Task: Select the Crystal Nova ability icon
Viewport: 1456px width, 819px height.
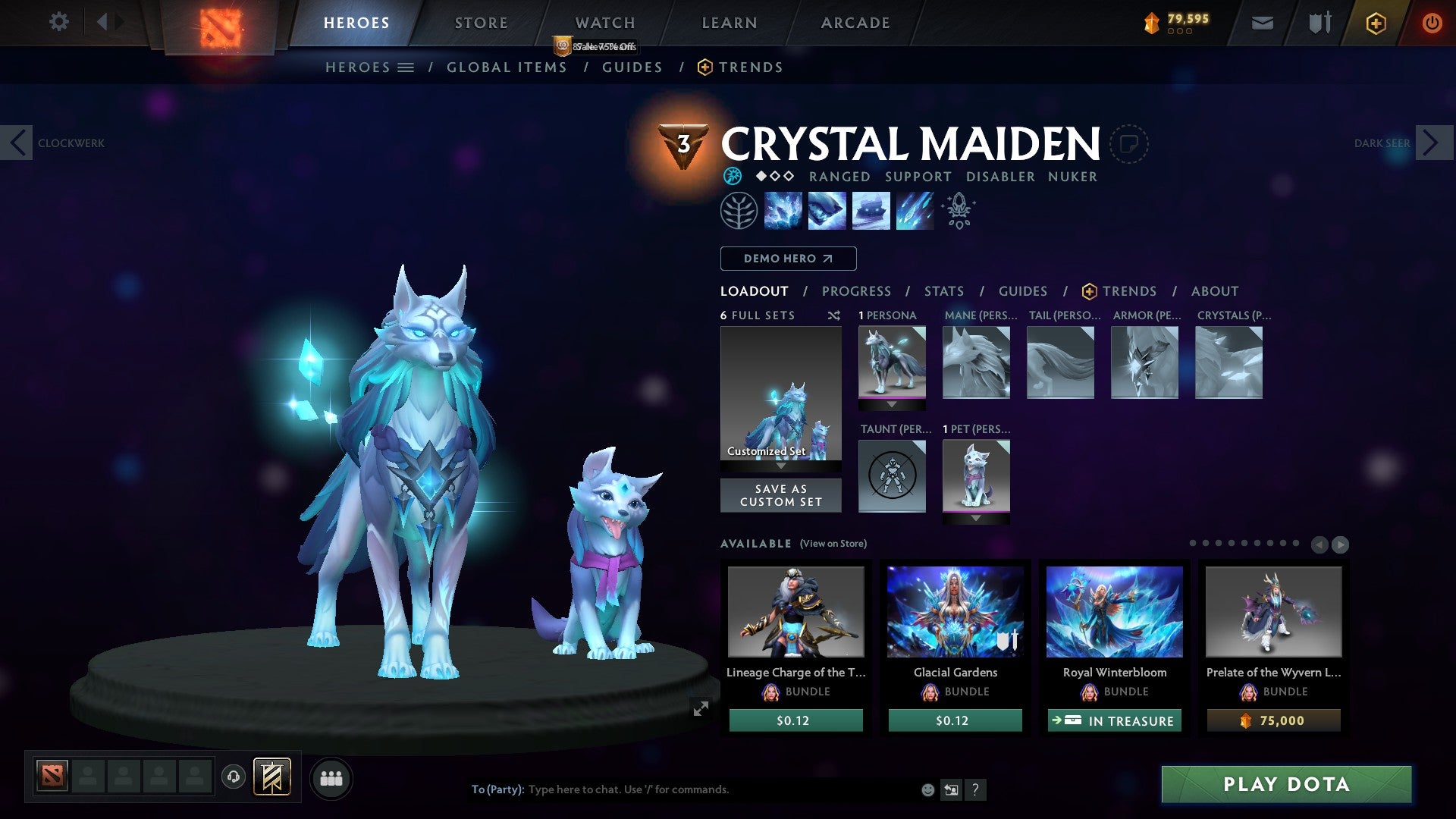Action: [x=783, y=210]
